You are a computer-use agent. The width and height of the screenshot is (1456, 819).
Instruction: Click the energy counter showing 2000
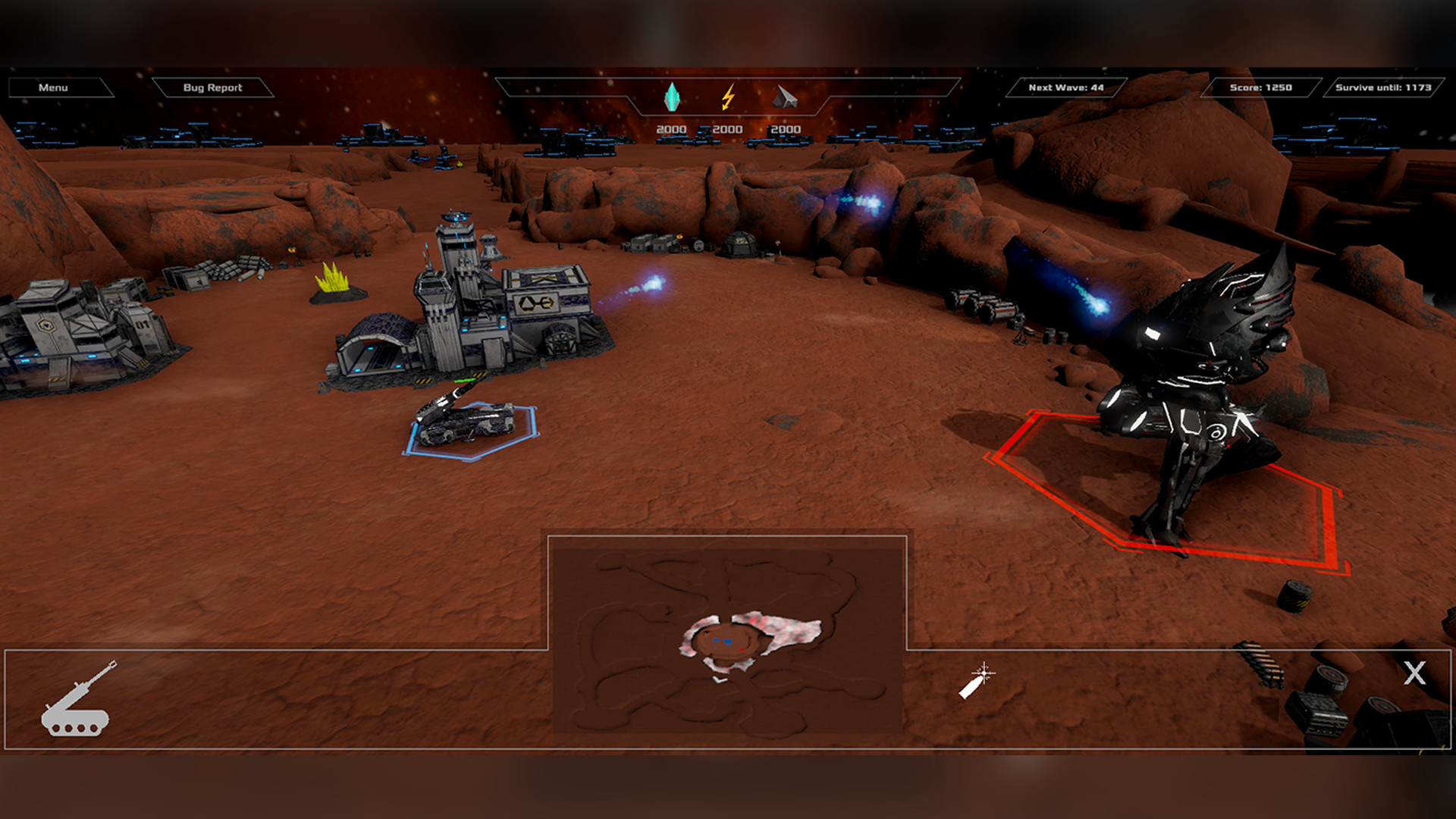[x=728, y=128]
